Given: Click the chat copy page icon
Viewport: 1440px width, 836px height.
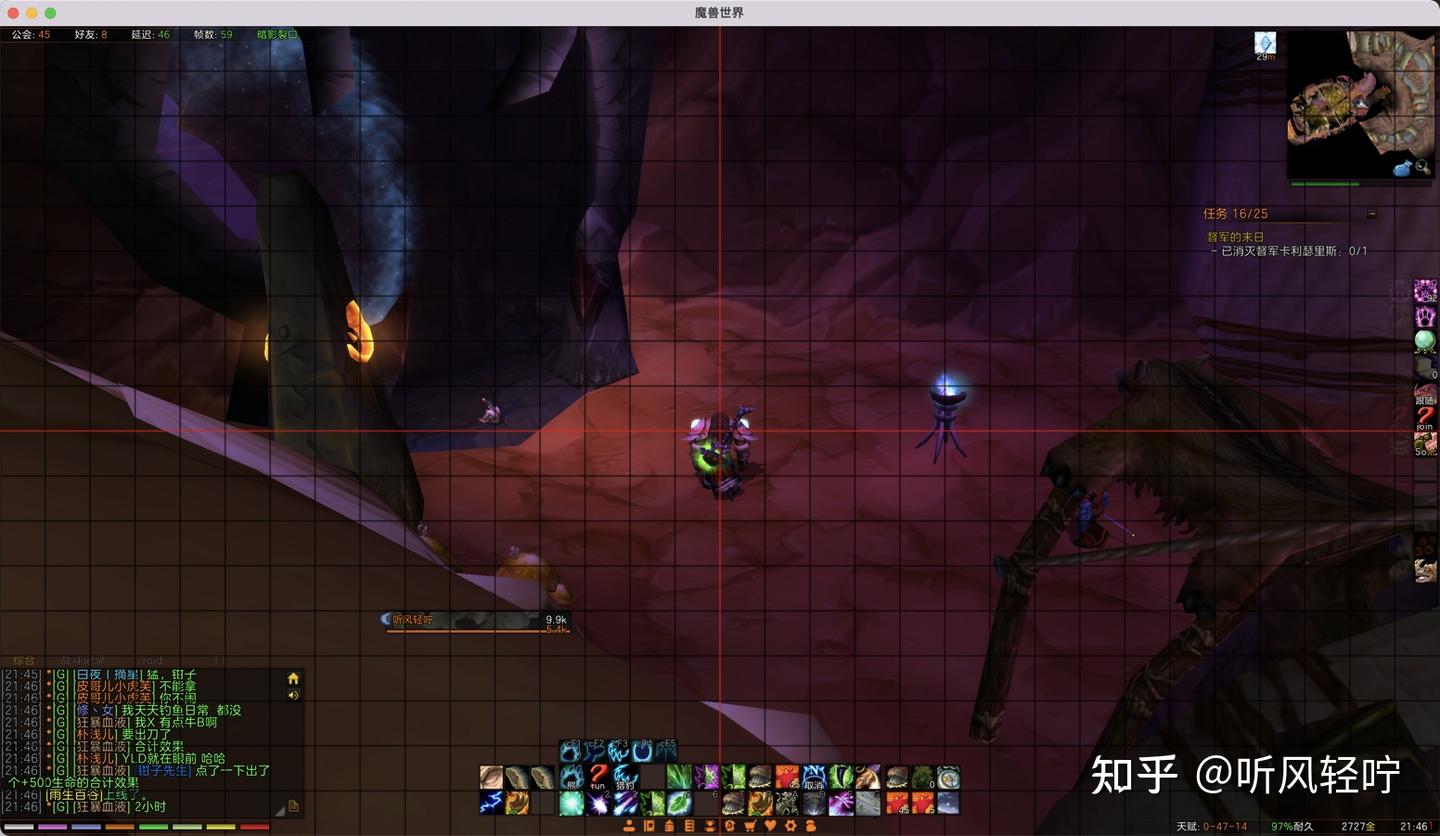Looking at the screenshot, I should coord(293,806).
